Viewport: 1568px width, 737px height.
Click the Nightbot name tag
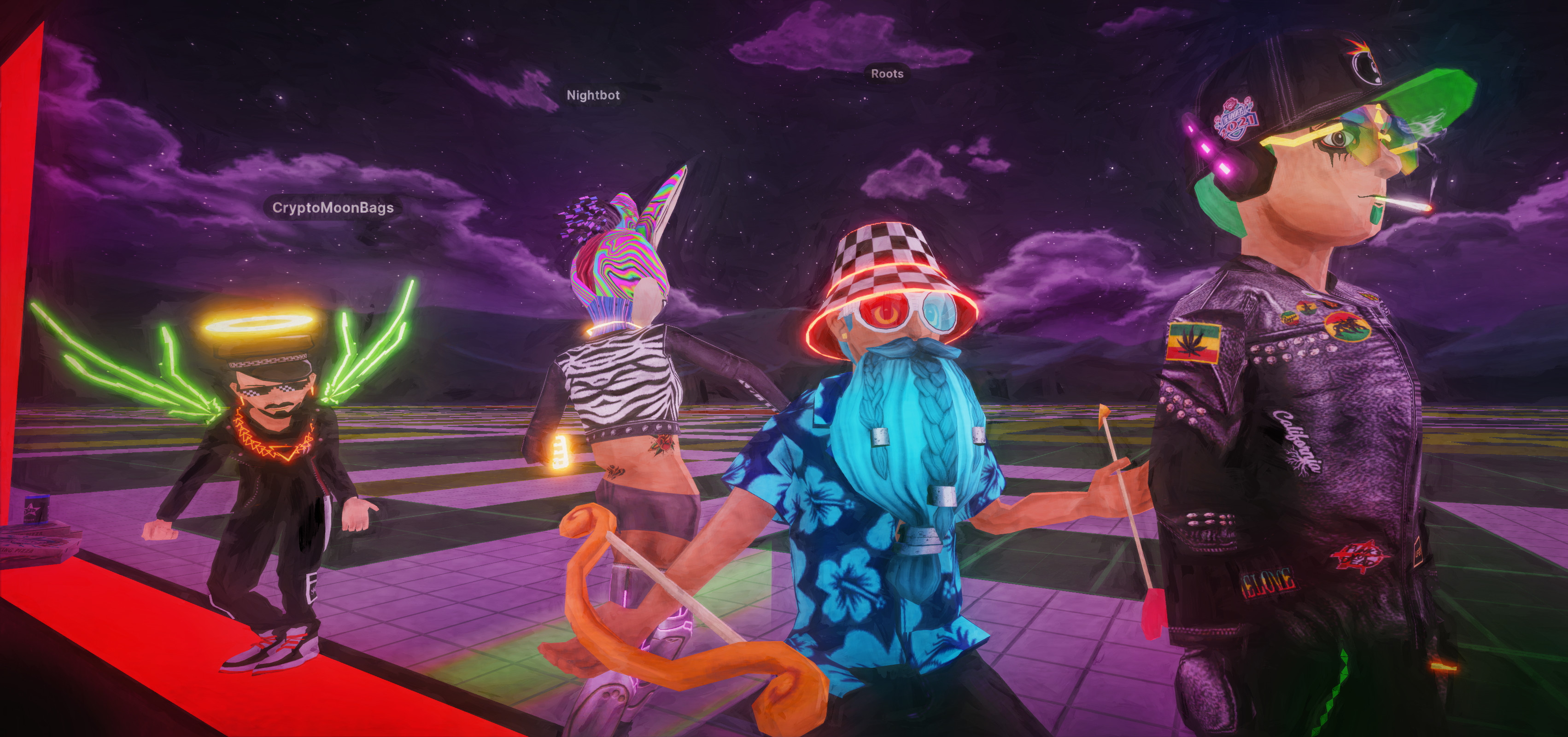593,95
